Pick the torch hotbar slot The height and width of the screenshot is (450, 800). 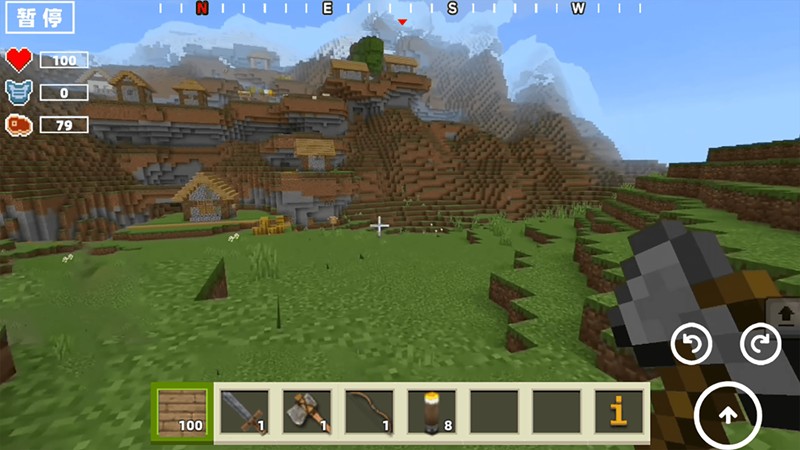coord(431,410)
